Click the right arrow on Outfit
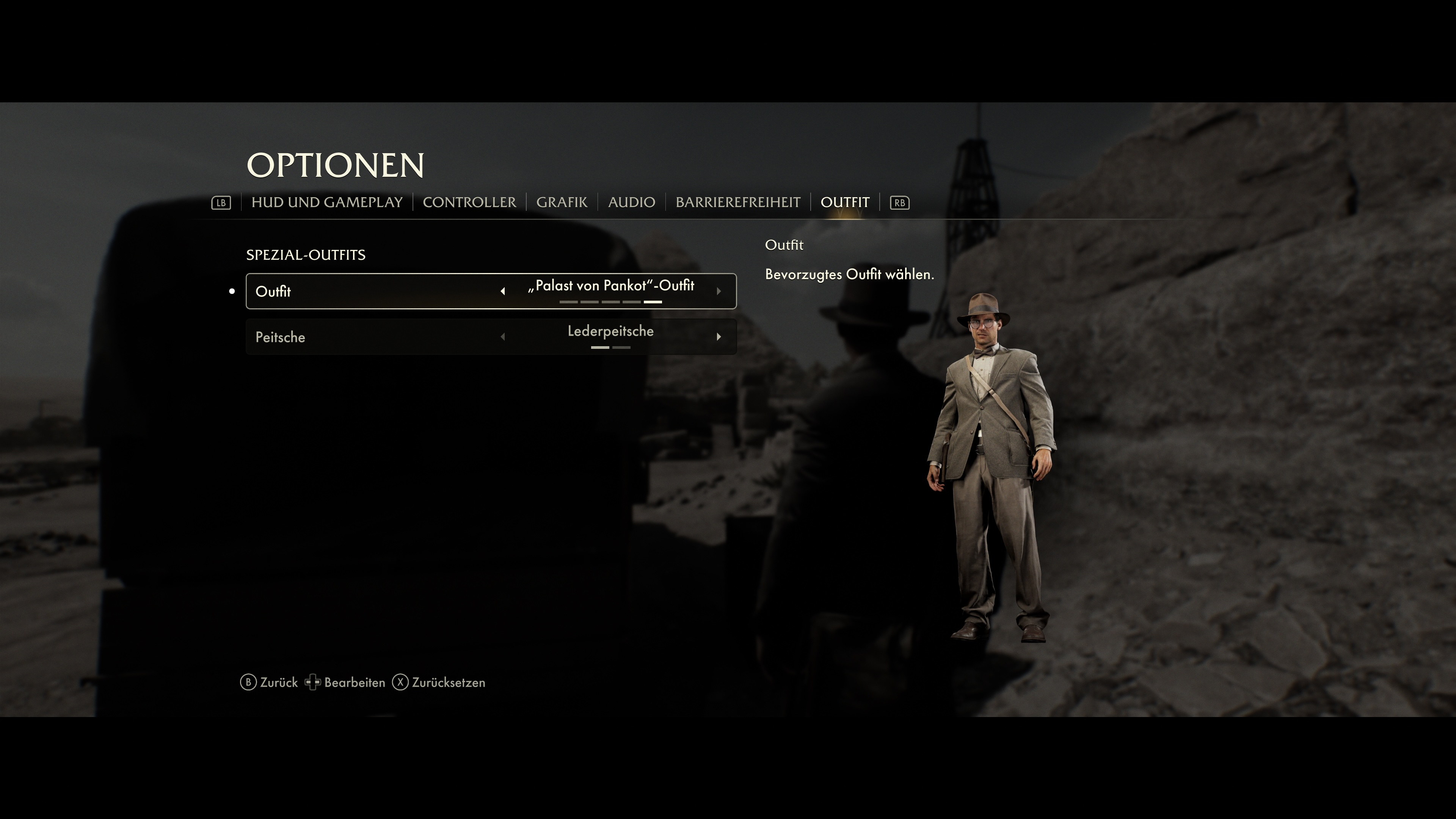 pos(719,292)
